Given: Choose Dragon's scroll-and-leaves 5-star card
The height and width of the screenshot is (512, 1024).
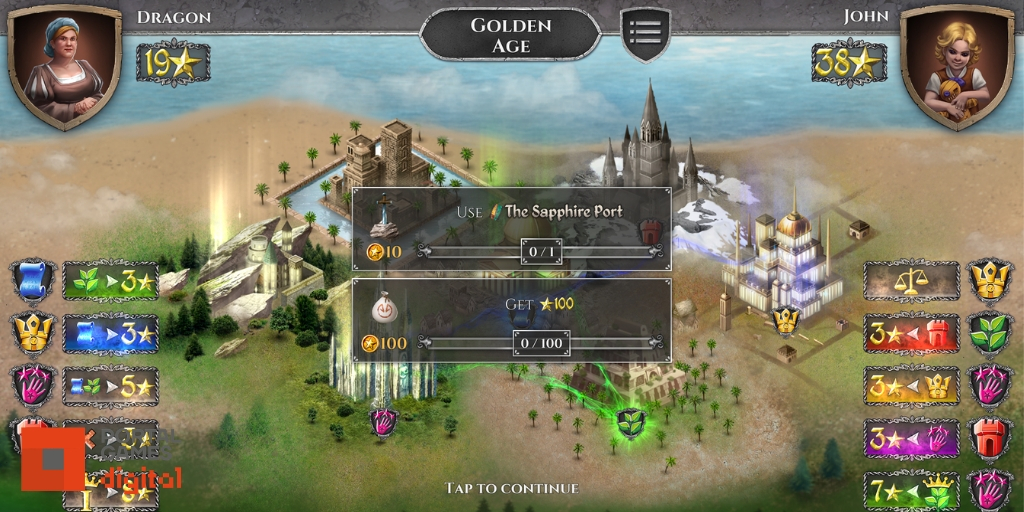Looking at the screenshot, I should 110,386.
